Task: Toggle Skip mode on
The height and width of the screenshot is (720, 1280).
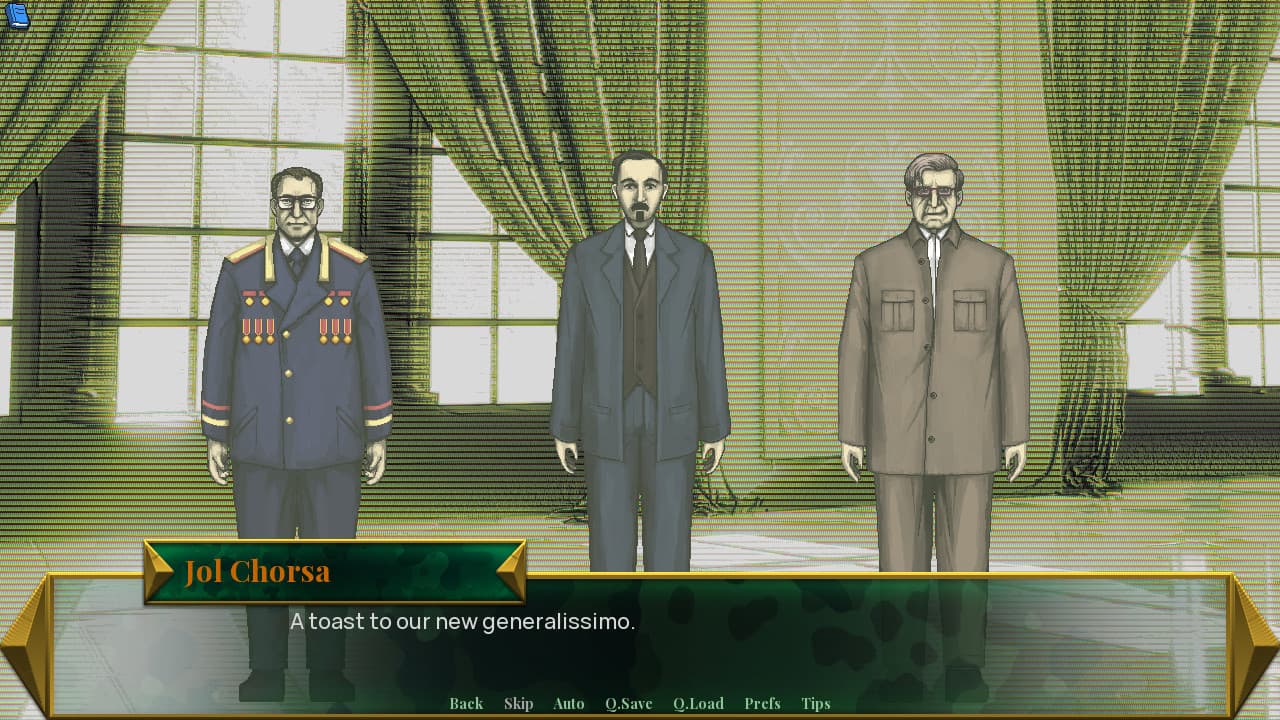Action: tap(519, 703)
